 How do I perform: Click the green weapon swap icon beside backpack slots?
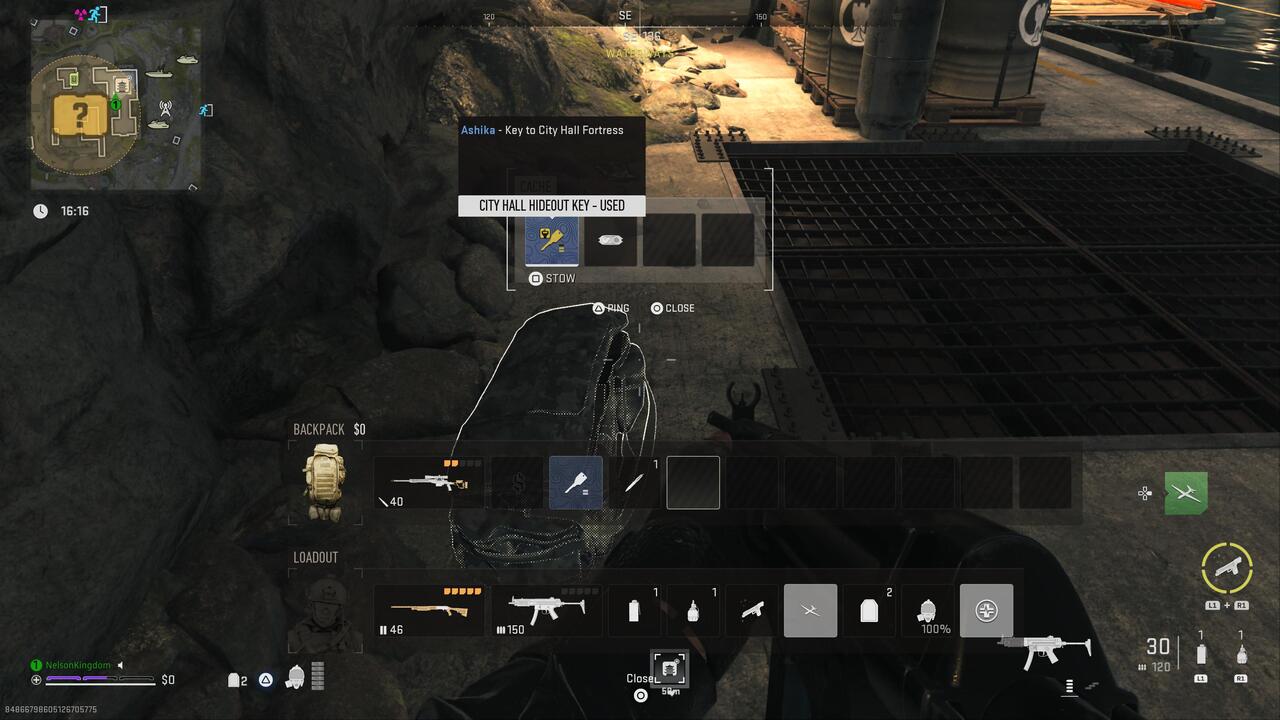click(x=1186, y=492)
